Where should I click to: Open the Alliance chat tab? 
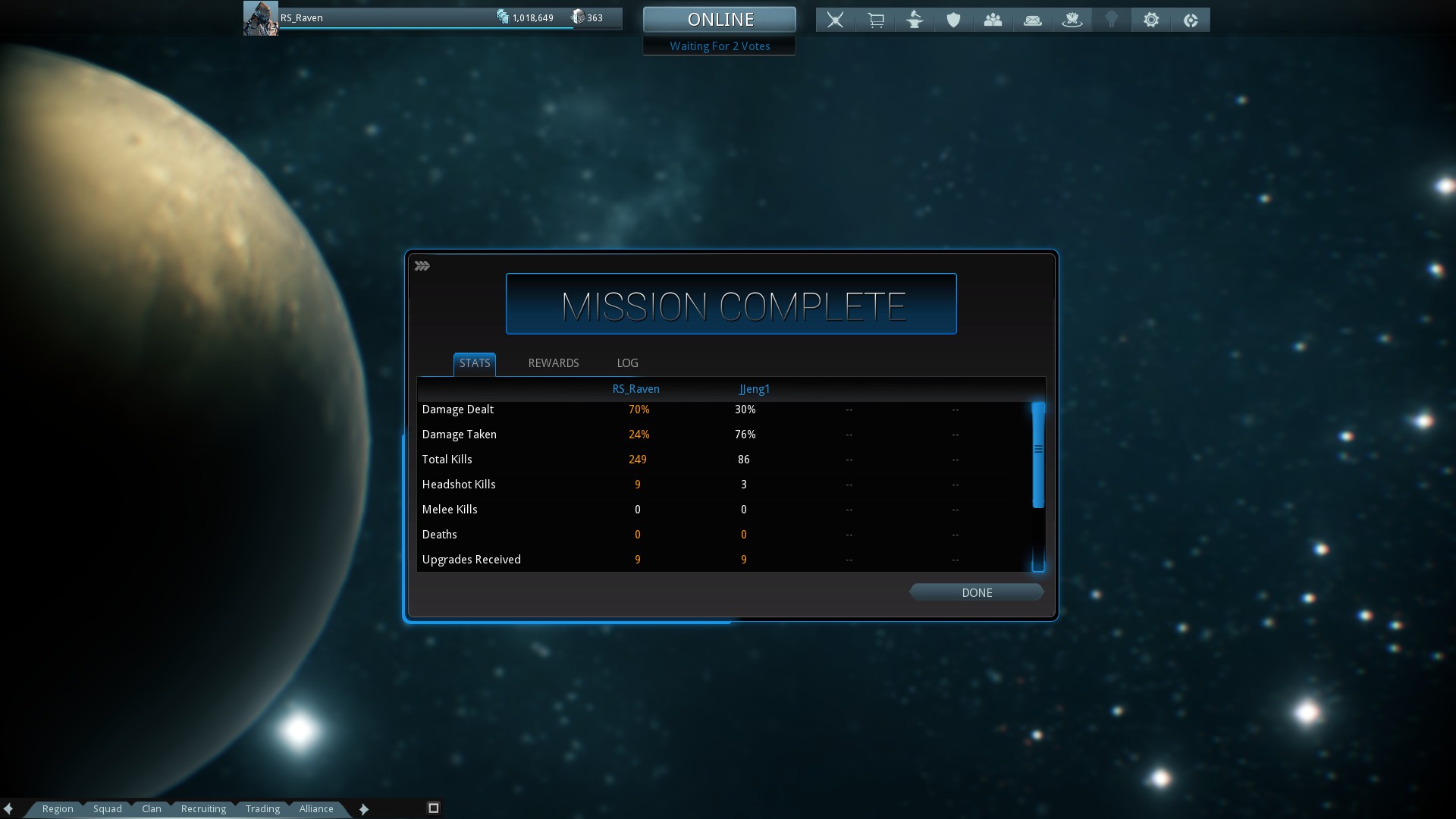(x=316, y=808)
